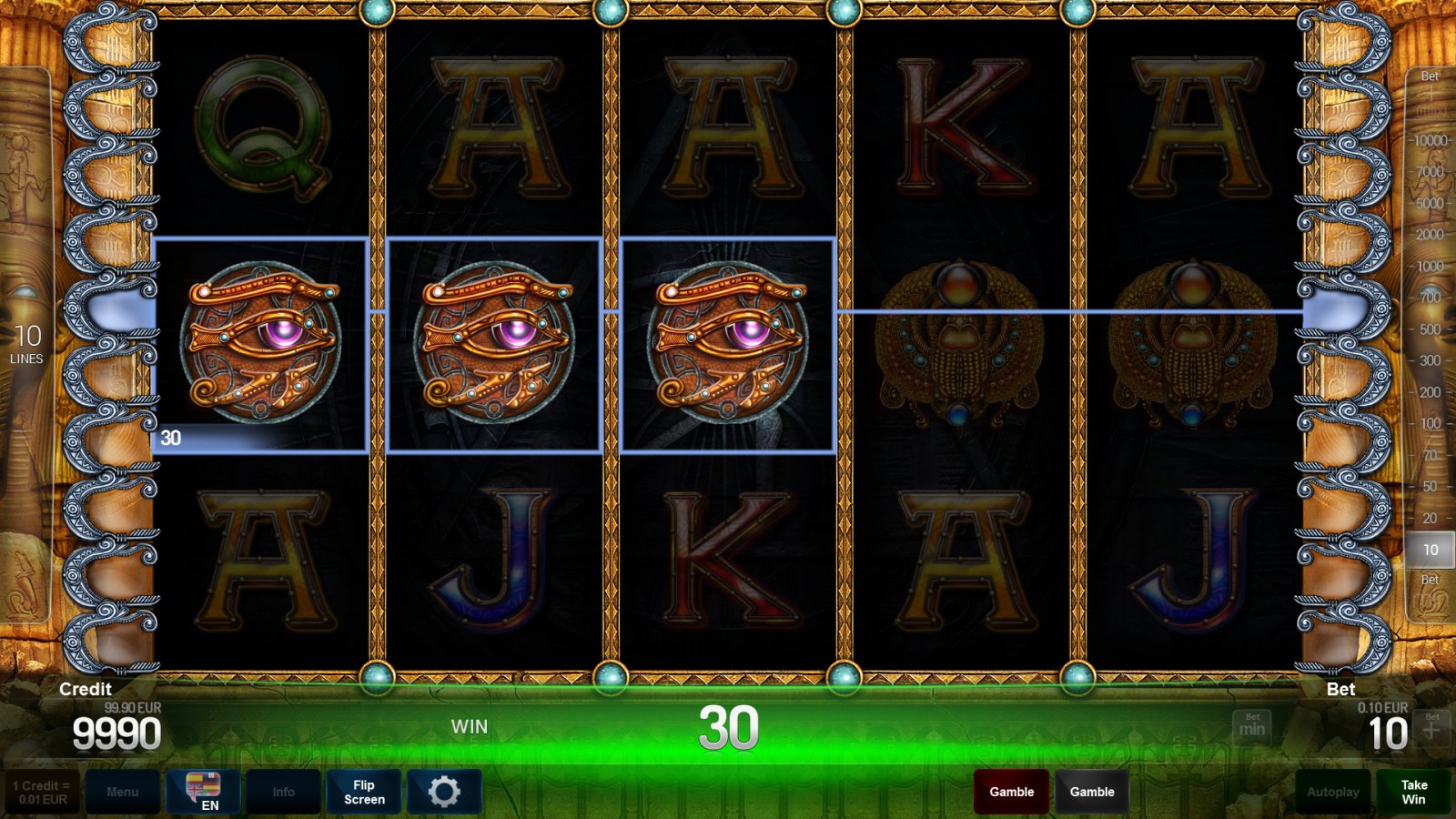This screenshot has height=819, width=1456.
Task: Select the highlighted bet value 10
Action: (x=1431, y=550)
